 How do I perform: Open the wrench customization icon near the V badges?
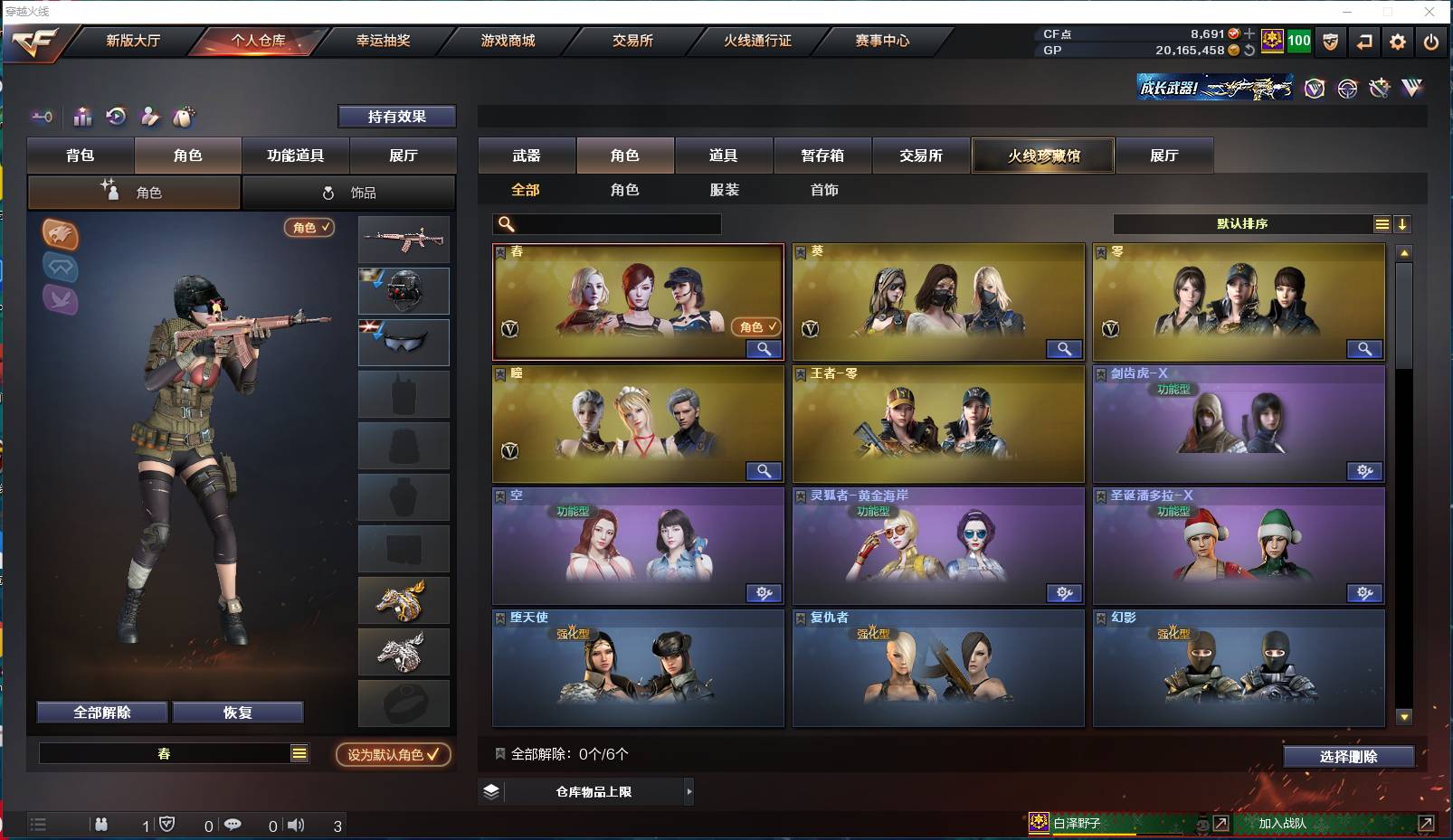click(1380, 88)
